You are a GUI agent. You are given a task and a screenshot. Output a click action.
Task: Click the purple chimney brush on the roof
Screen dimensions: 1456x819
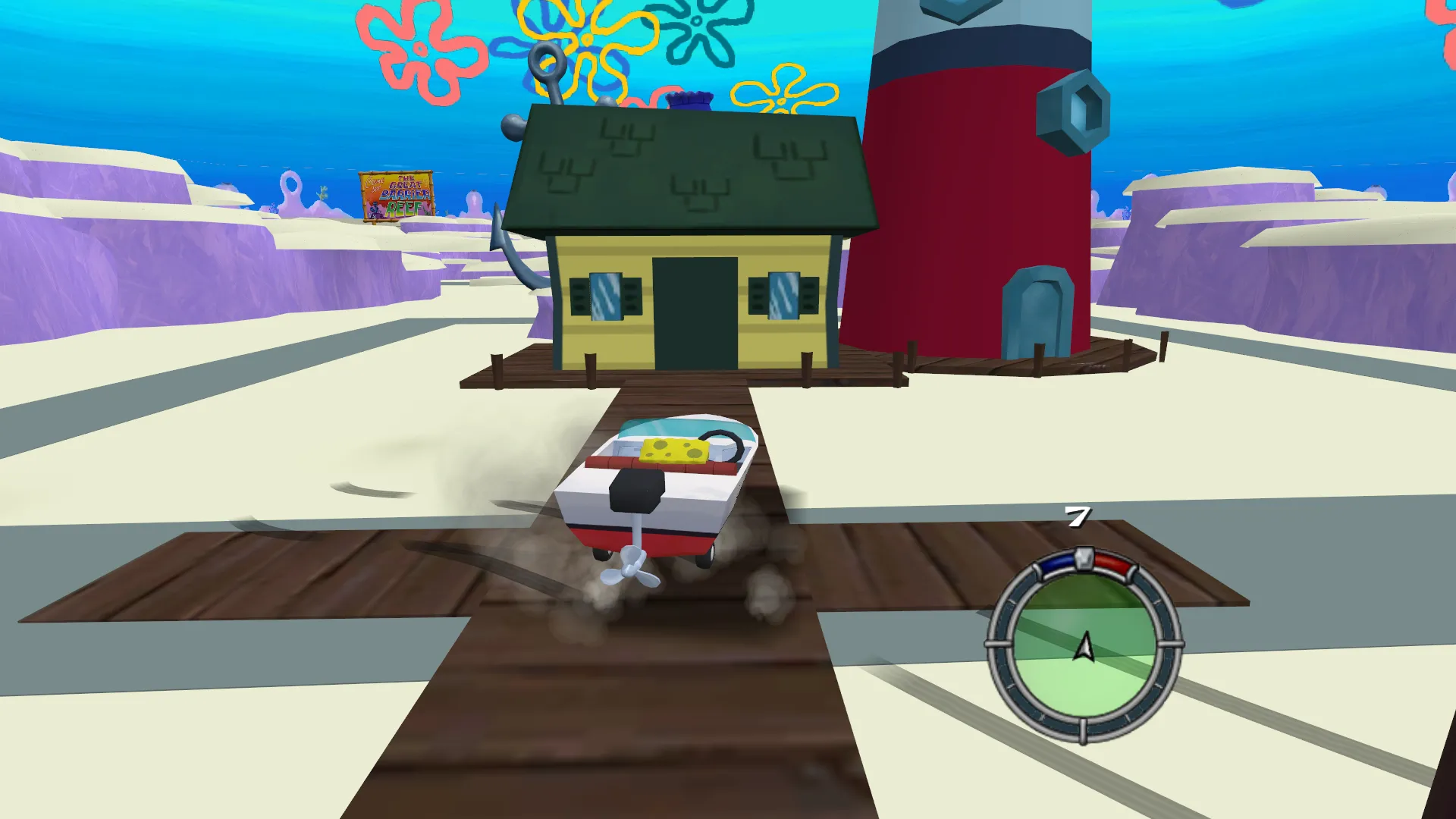[x=689, y=99]
